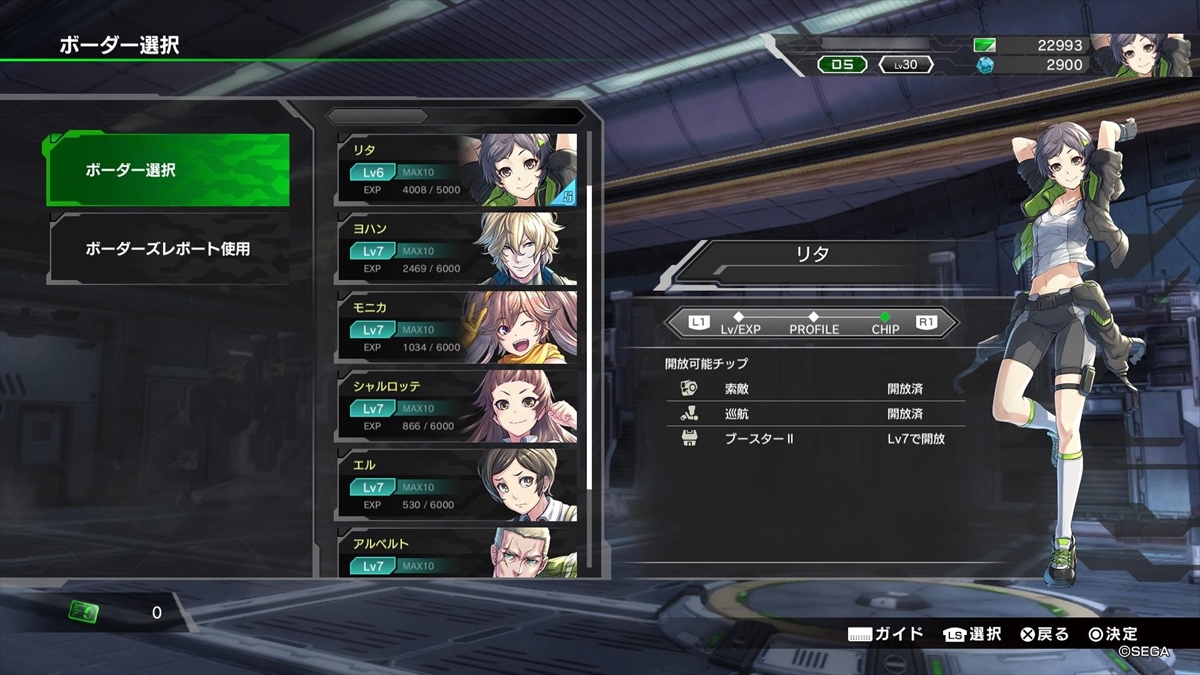Choose アルベルト at the list bottom

point(458,553)
